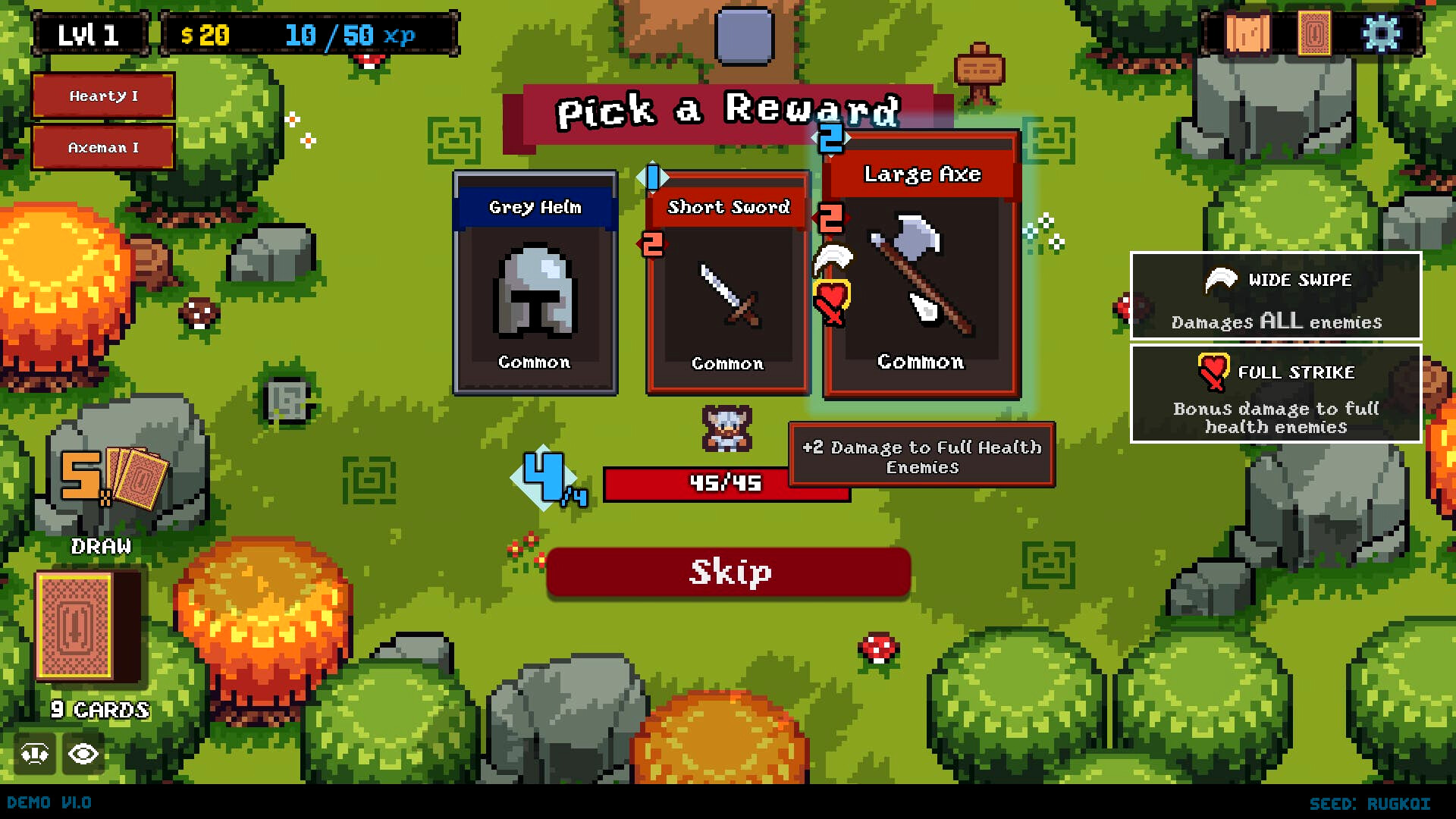Click the Lvl 1 badge

coord(88,33)
